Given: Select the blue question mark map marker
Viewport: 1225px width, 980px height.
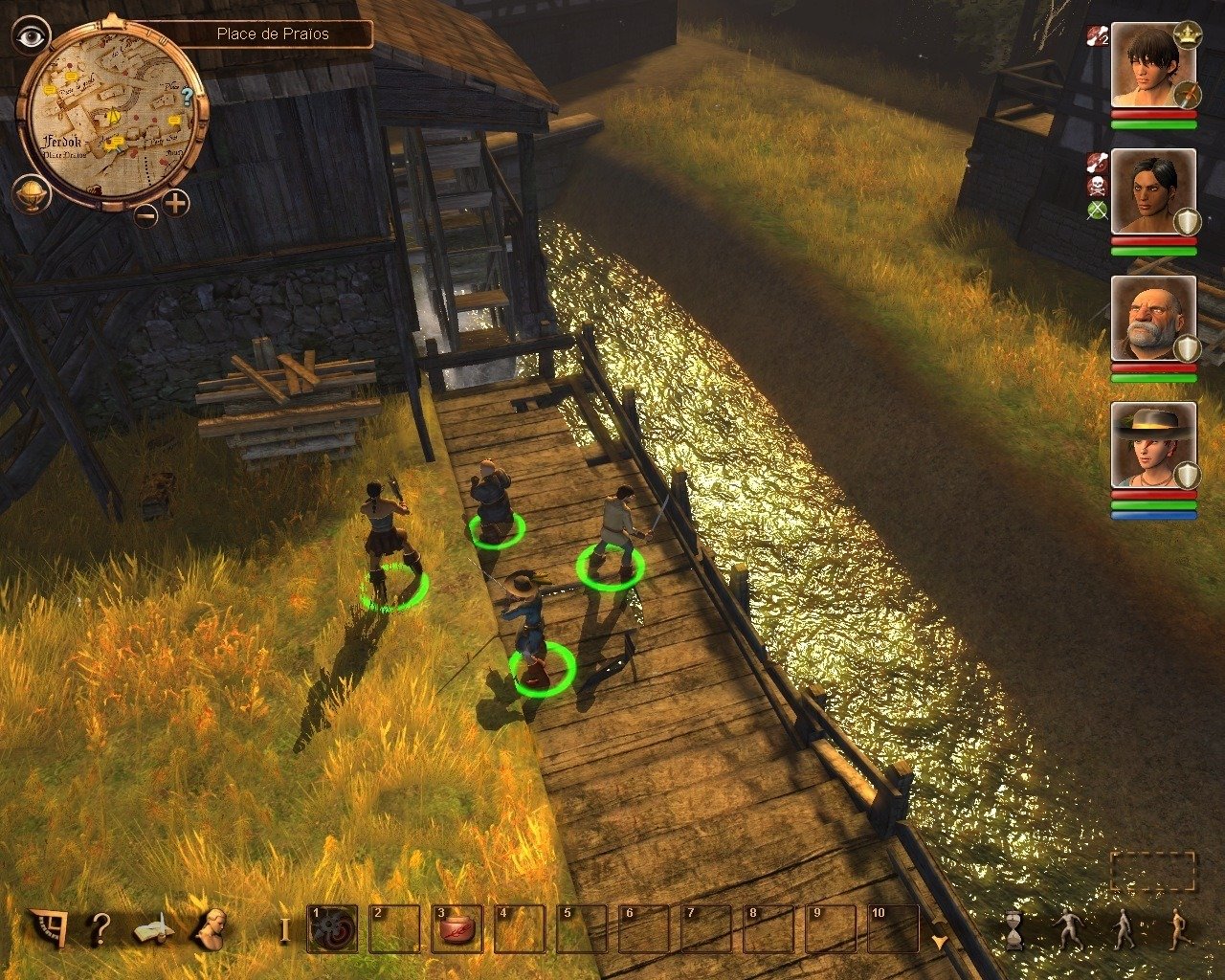Looking at the screenshot, I should (188, 95).
